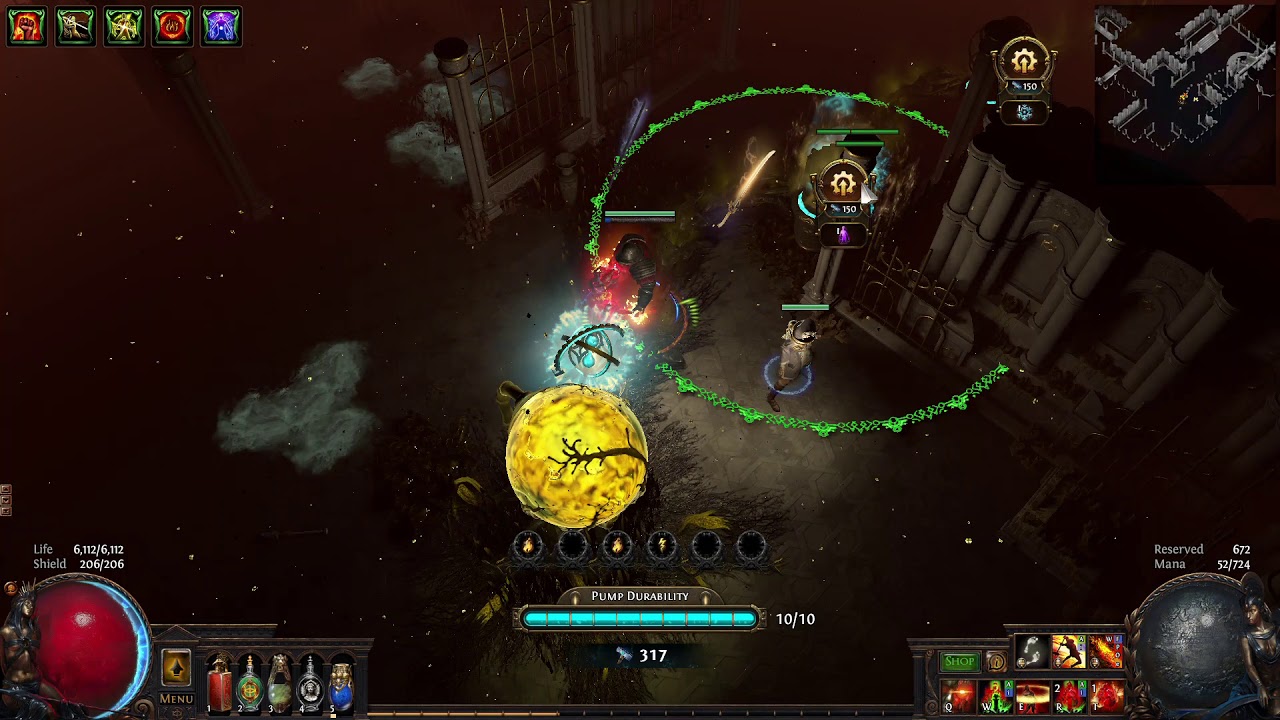Activate the W-bound green figure skill

pos(996,695)
